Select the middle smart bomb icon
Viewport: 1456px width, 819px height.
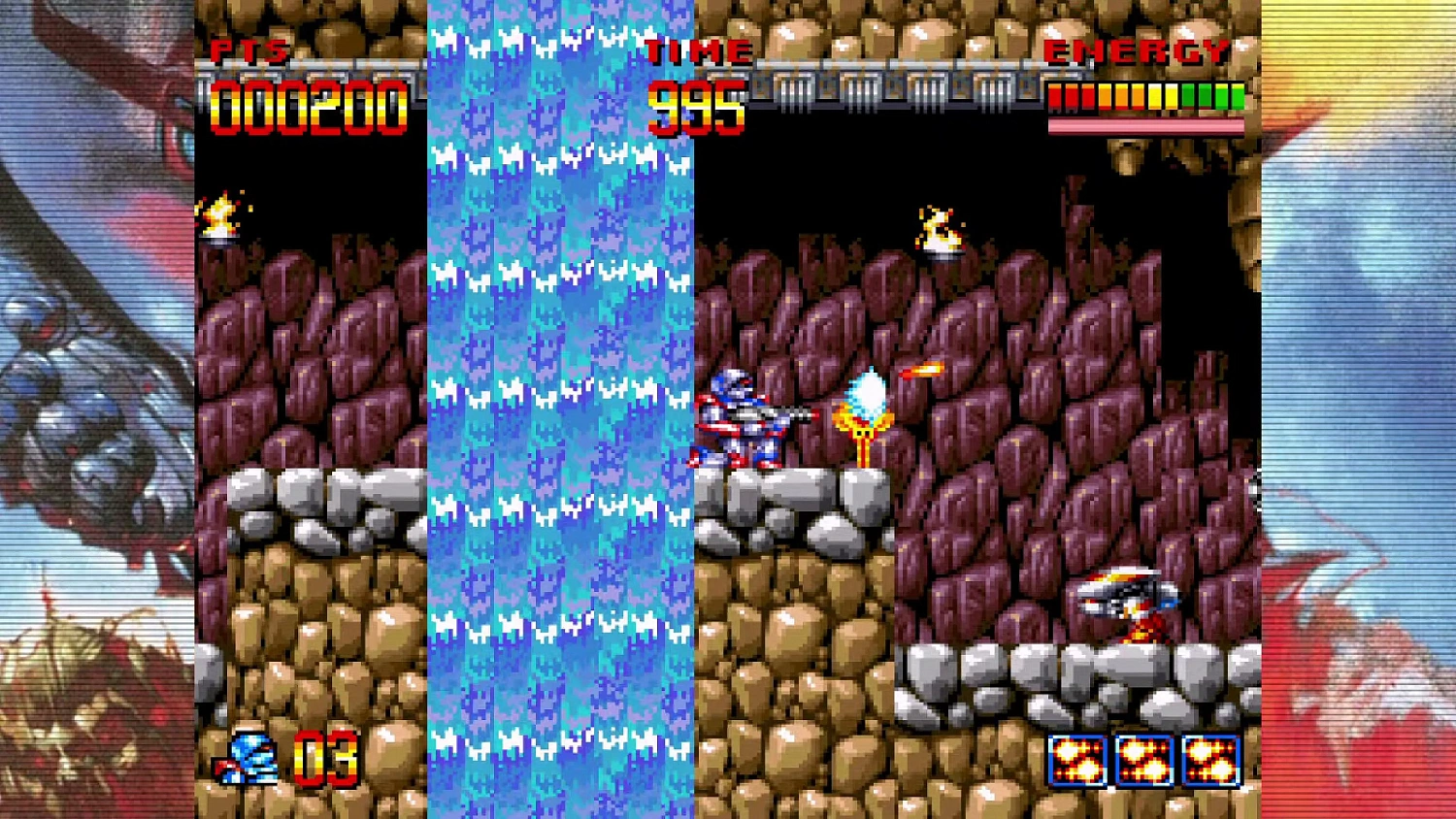pyautogui.click(x=1142, y=761)
